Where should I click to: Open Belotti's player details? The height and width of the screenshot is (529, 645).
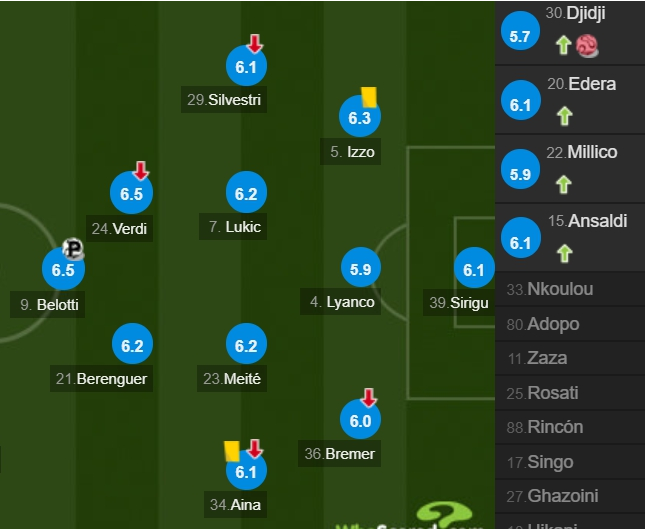click(x=63, y=270)
